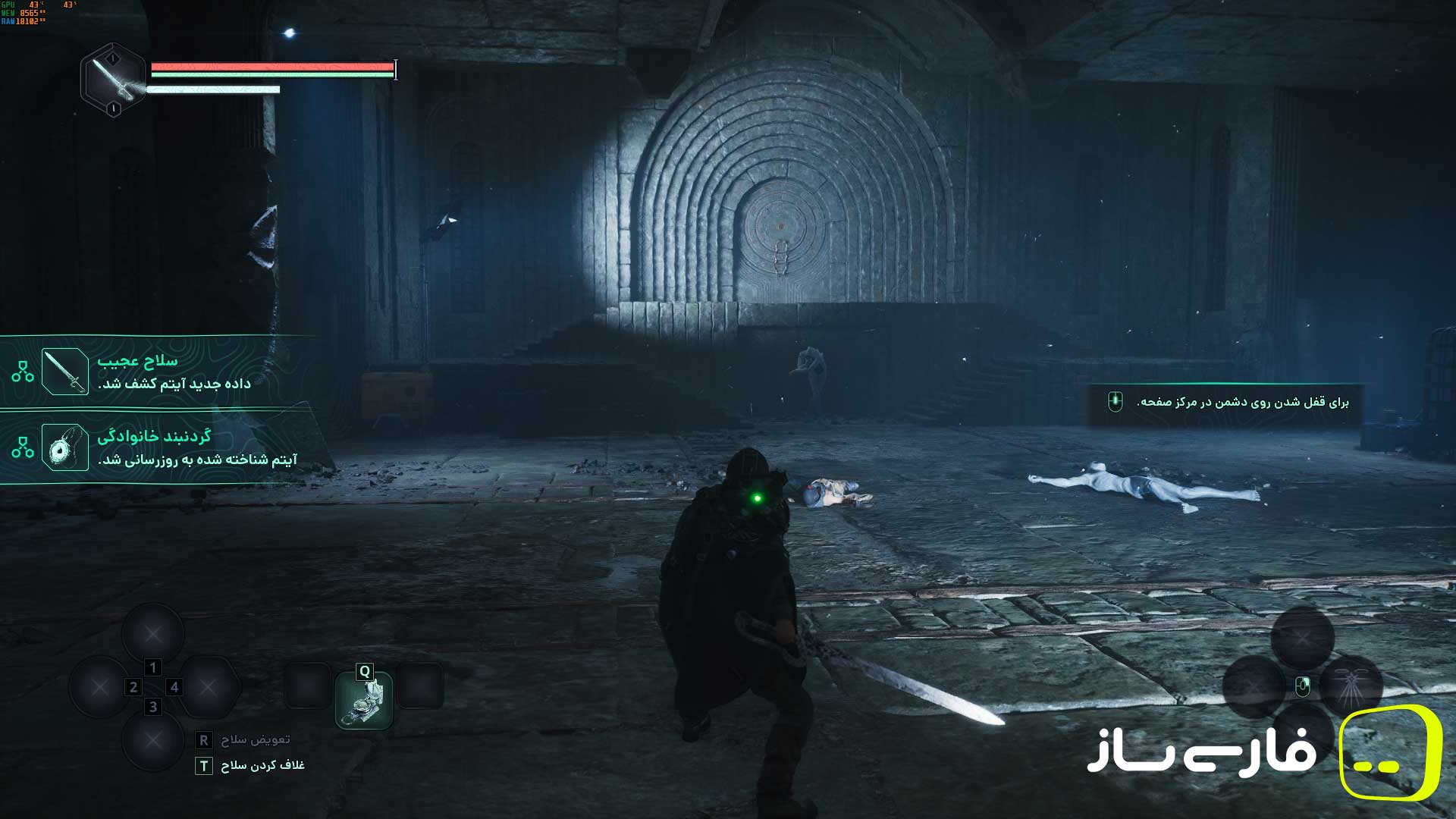The width and height of the screenshot is (1456, 819).
Task: Click the sword thumbnail in the weapon notification
Action: point(65,372)
